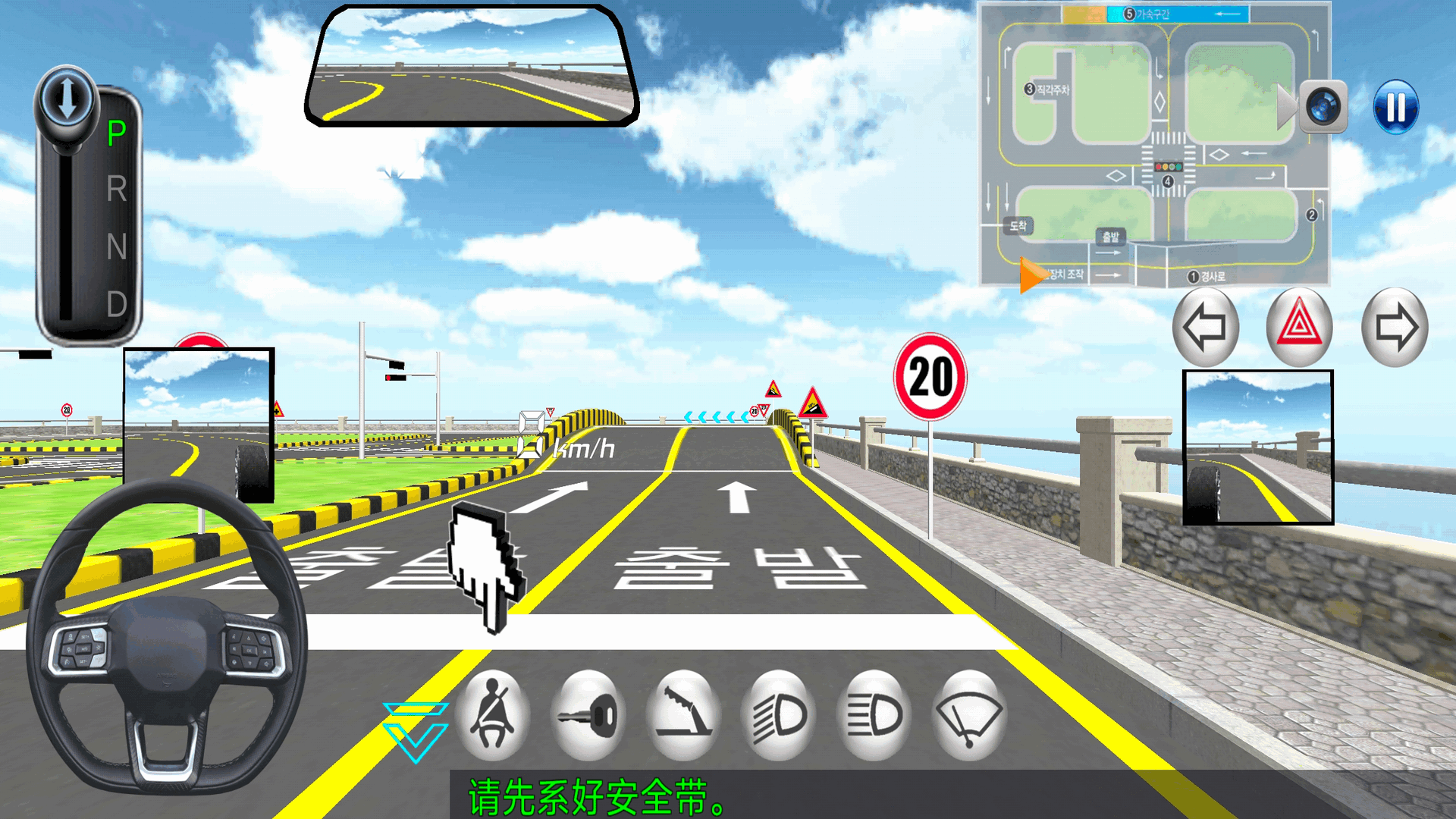Shift to neutral N

(x=117, y=246)
